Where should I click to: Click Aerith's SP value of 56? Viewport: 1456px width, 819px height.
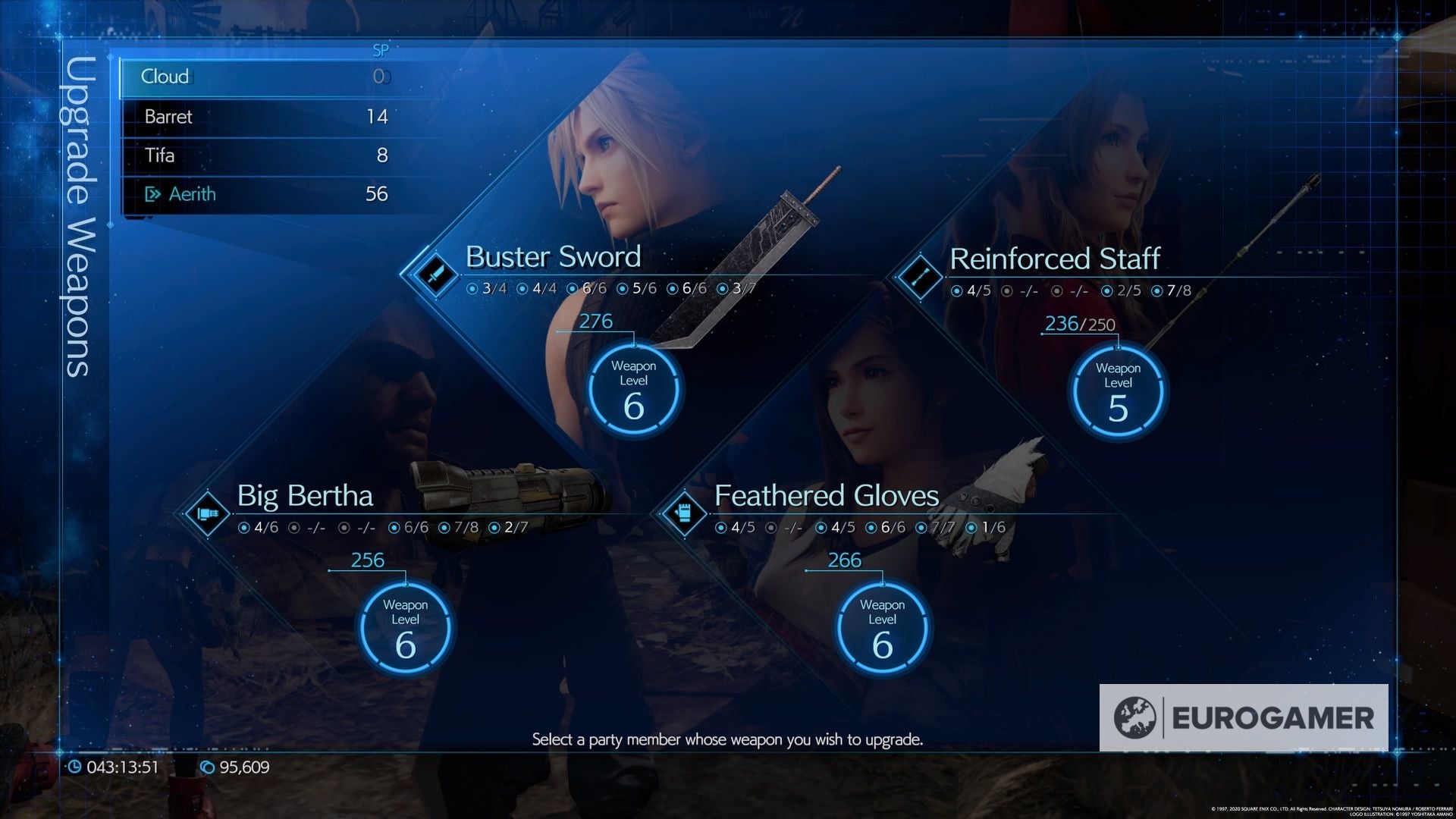[x=377, y=194]
